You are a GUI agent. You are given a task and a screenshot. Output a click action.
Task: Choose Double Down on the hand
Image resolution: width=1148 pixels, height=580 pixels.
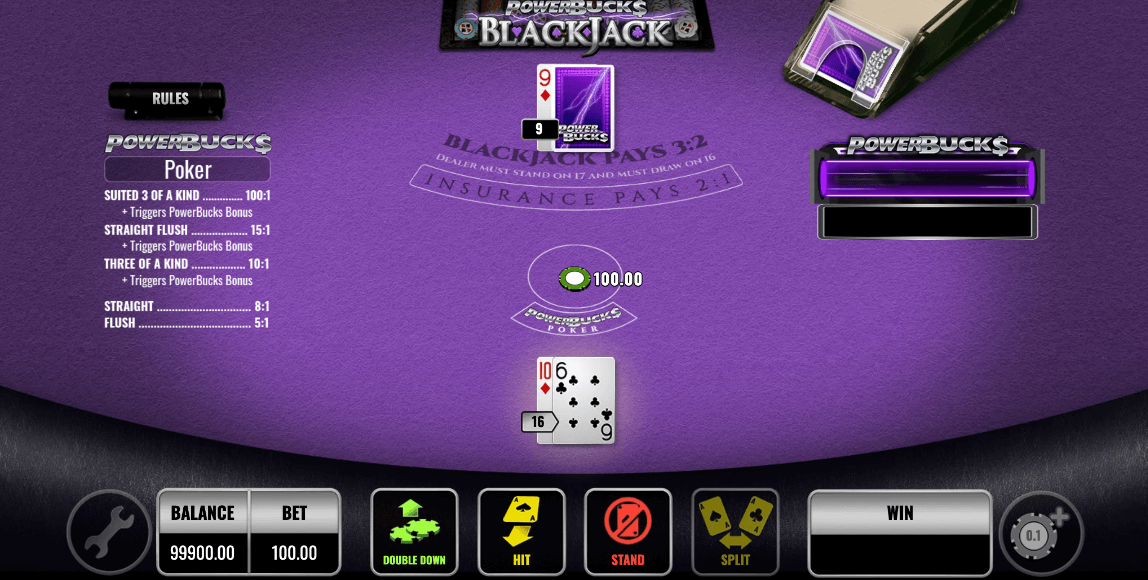tap(414, 531)
